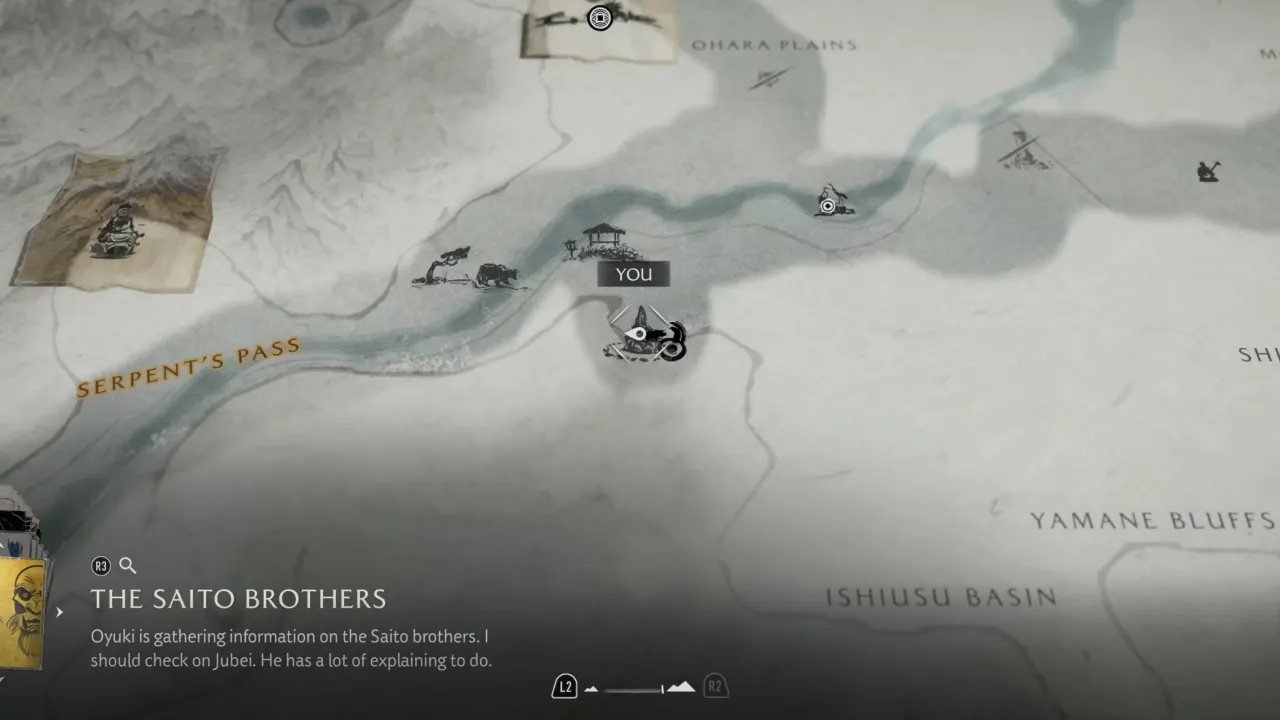Select the bear and tree map marker
The image size is (1280, 720).
pos(470,270)
